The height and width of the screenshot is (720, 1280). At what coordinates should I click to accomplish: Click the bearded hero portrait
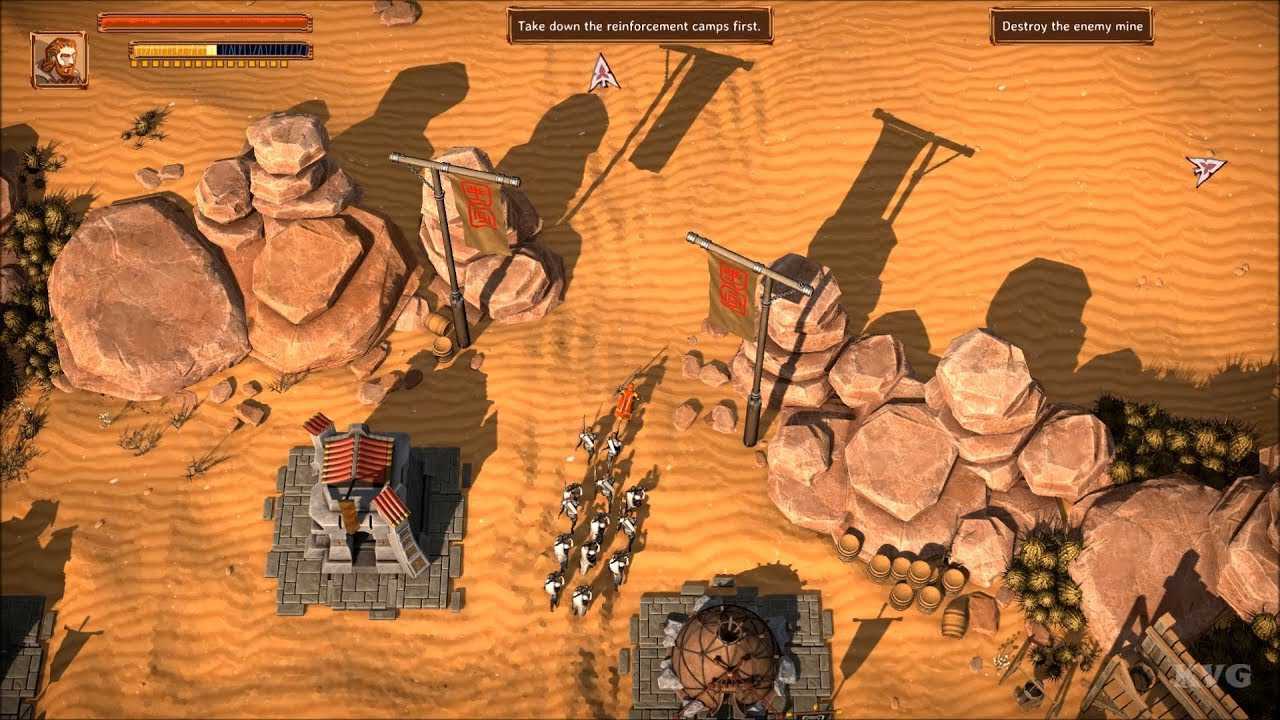[59, 59]
